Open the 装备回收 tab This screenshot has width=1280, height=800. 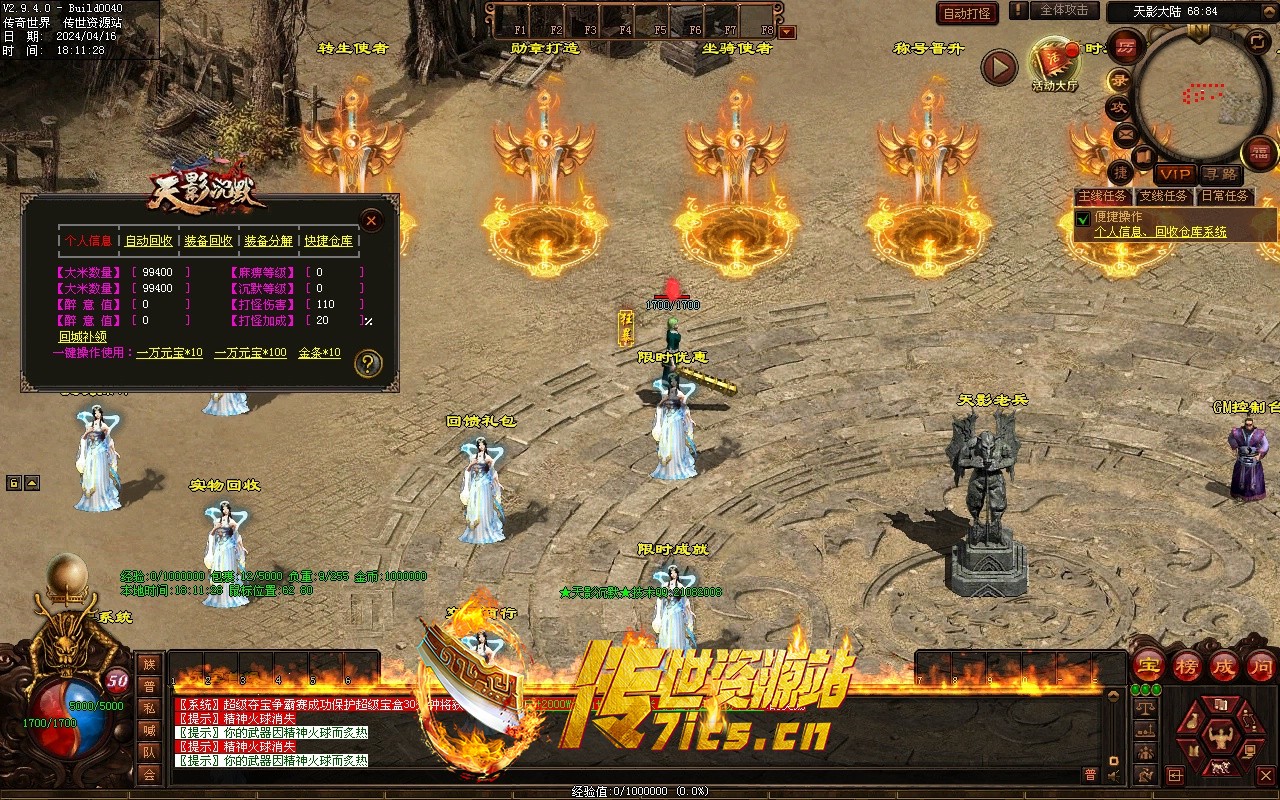coord(208,241)
